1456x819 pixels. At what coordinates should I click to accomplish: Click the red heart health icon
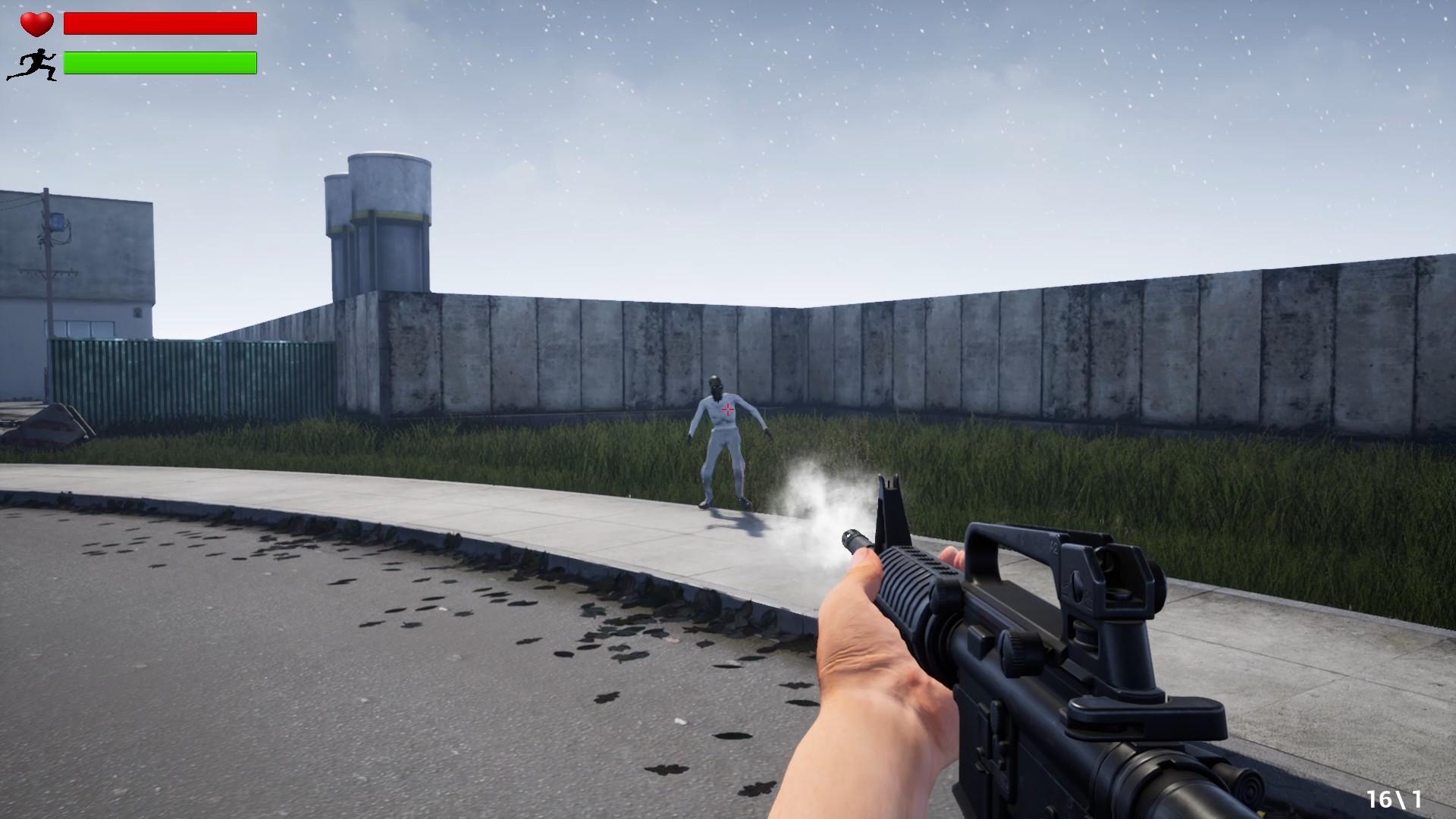point(36,24)
